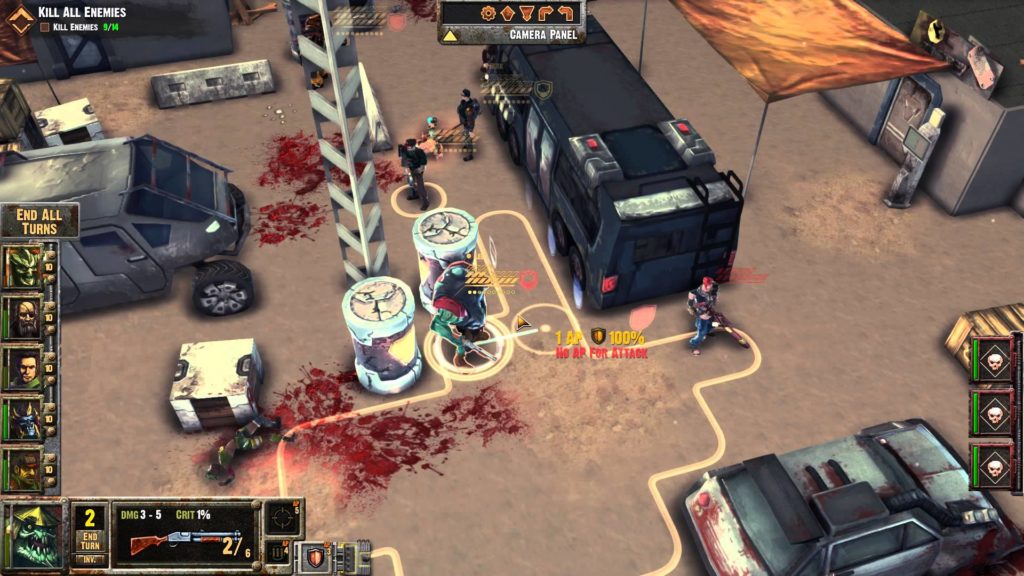Rotate the camera with the right-turn arrow
1024x576 pixels.
[547, 13]
